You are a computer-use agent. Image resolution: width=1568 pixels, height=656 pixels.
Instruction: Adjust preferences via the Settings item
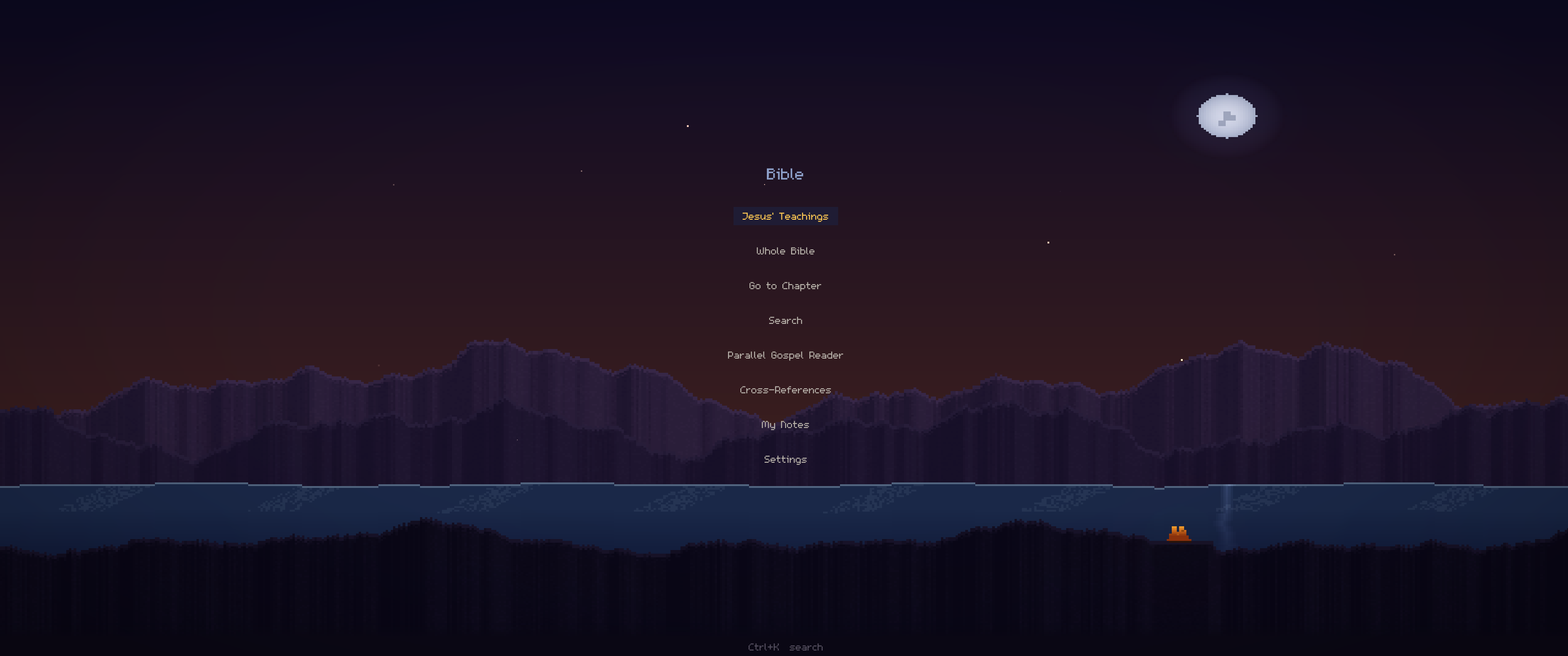coord(785,459)
